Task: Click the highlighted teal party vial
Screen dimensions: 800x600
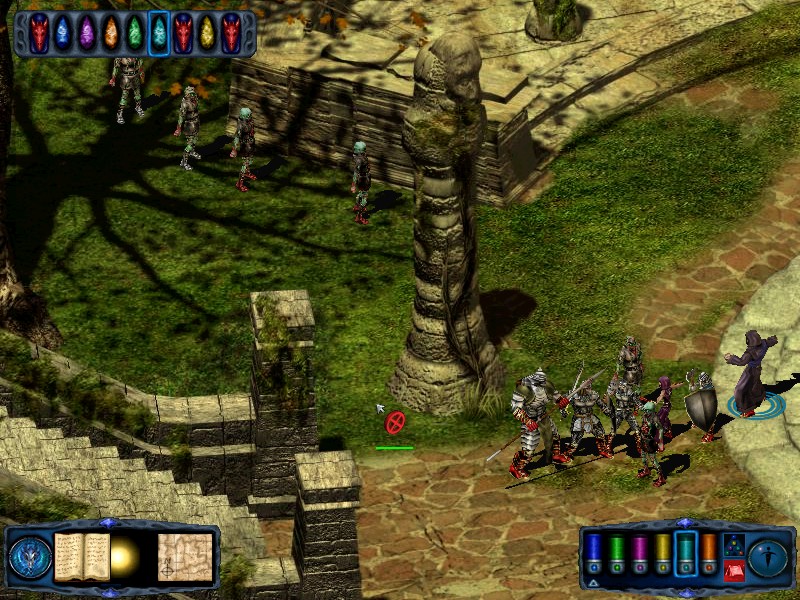Action: tap(685, 552)
